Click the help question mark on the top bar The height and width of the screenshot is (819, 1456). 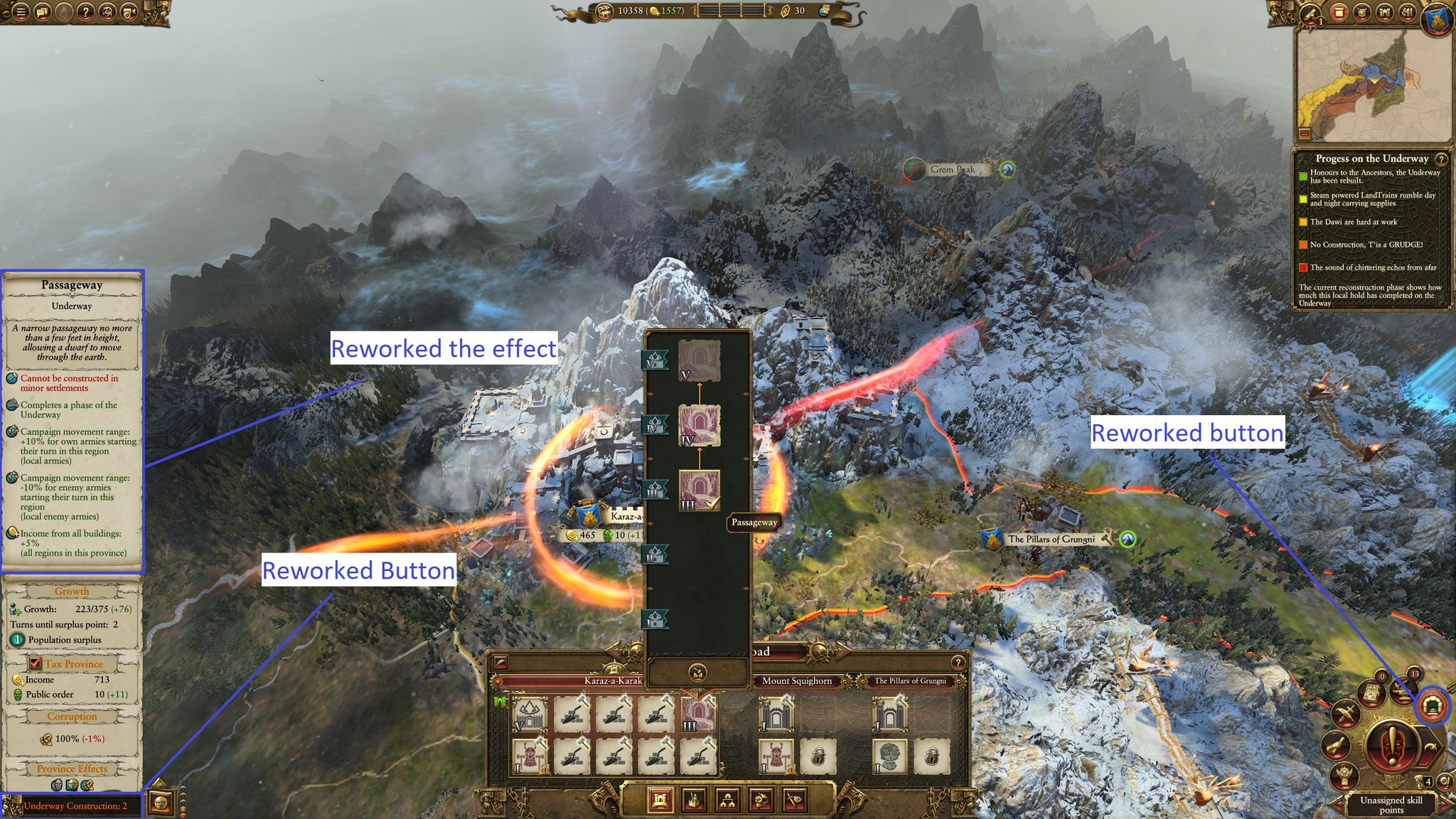(x=86, y=12)
